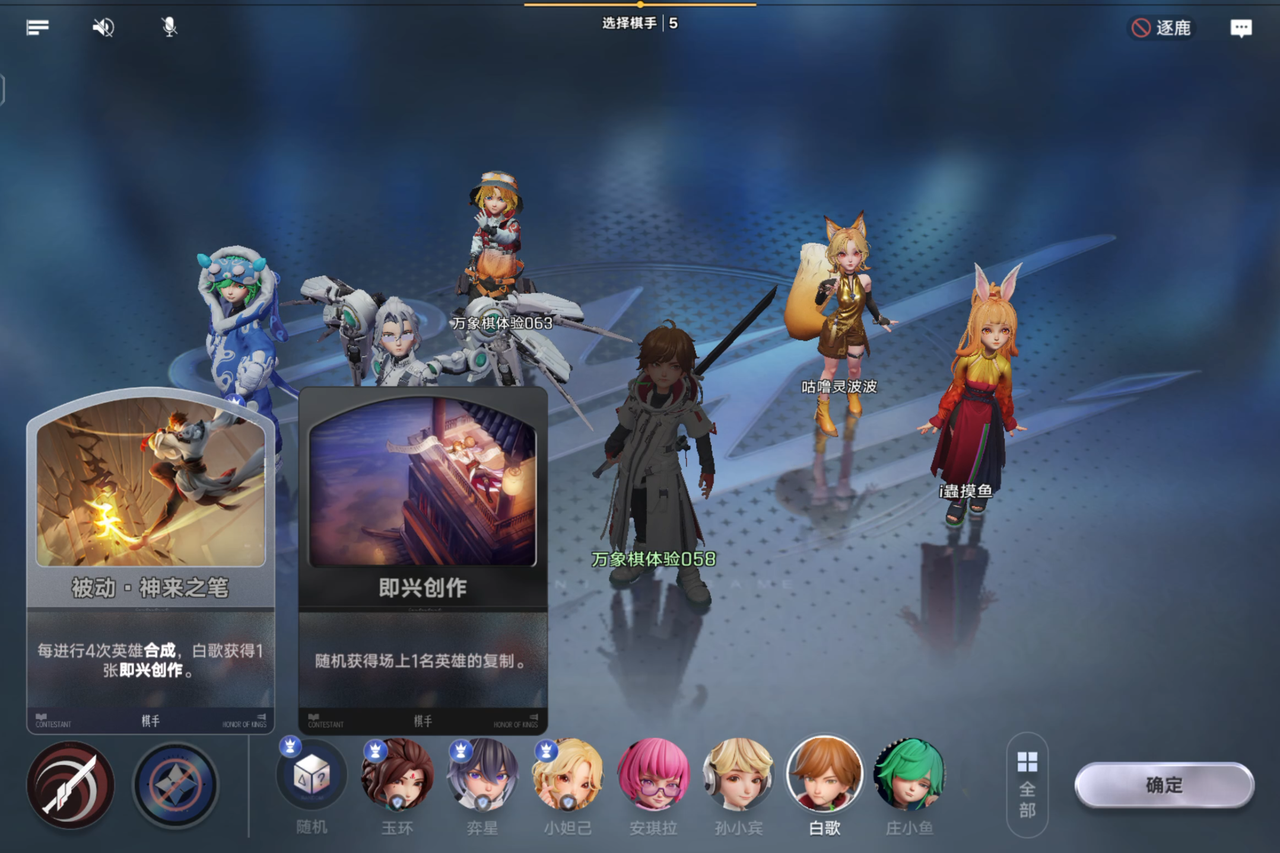Screen dimensions: 1280x853
Task: Tap the blue crossed-out skill icon
Action: click(175, 785)
